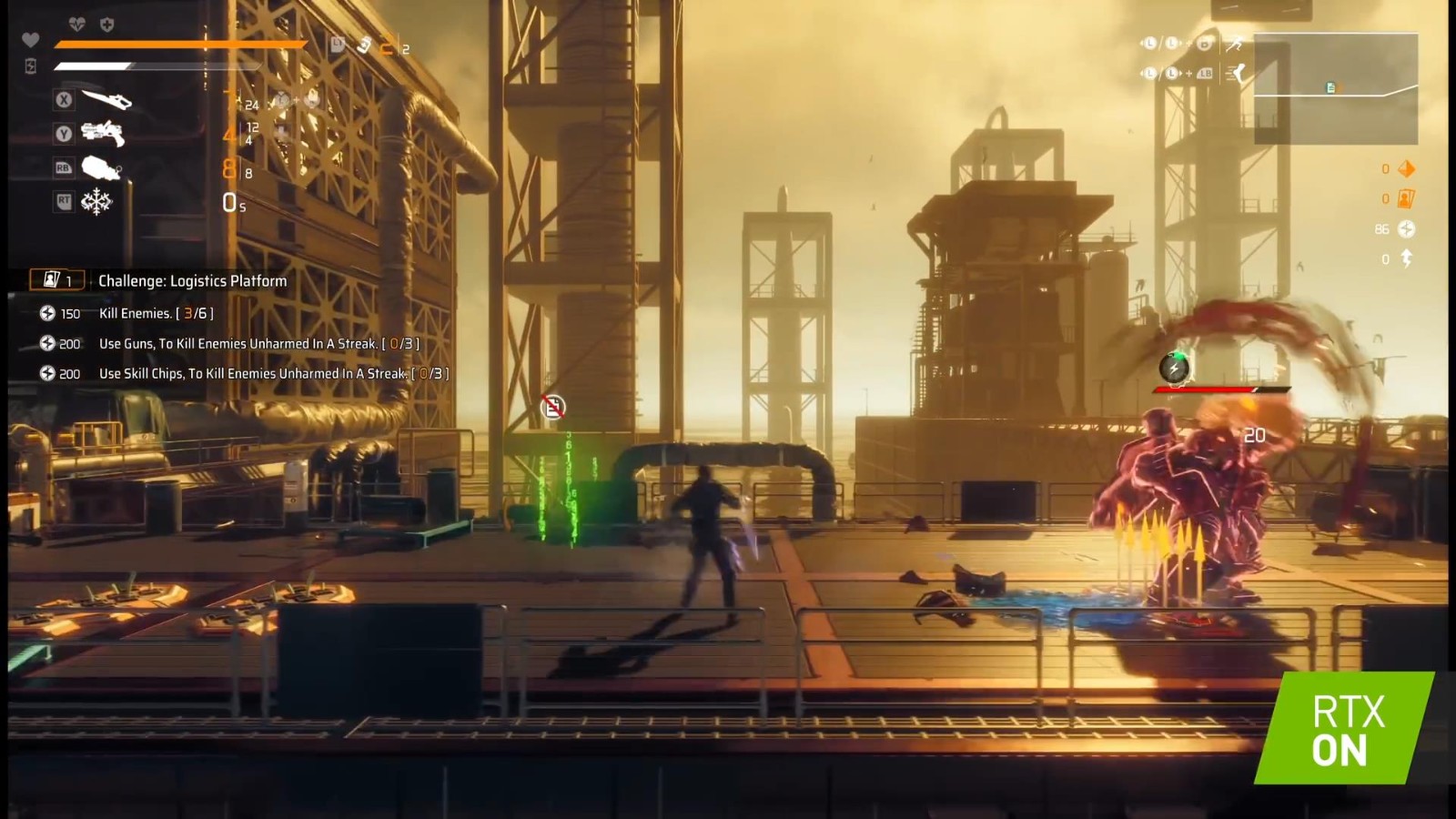The width and height of the screenshot is (1456, 819).
Task: Select the pistol gun weapon icon
Action: point(103,133)
